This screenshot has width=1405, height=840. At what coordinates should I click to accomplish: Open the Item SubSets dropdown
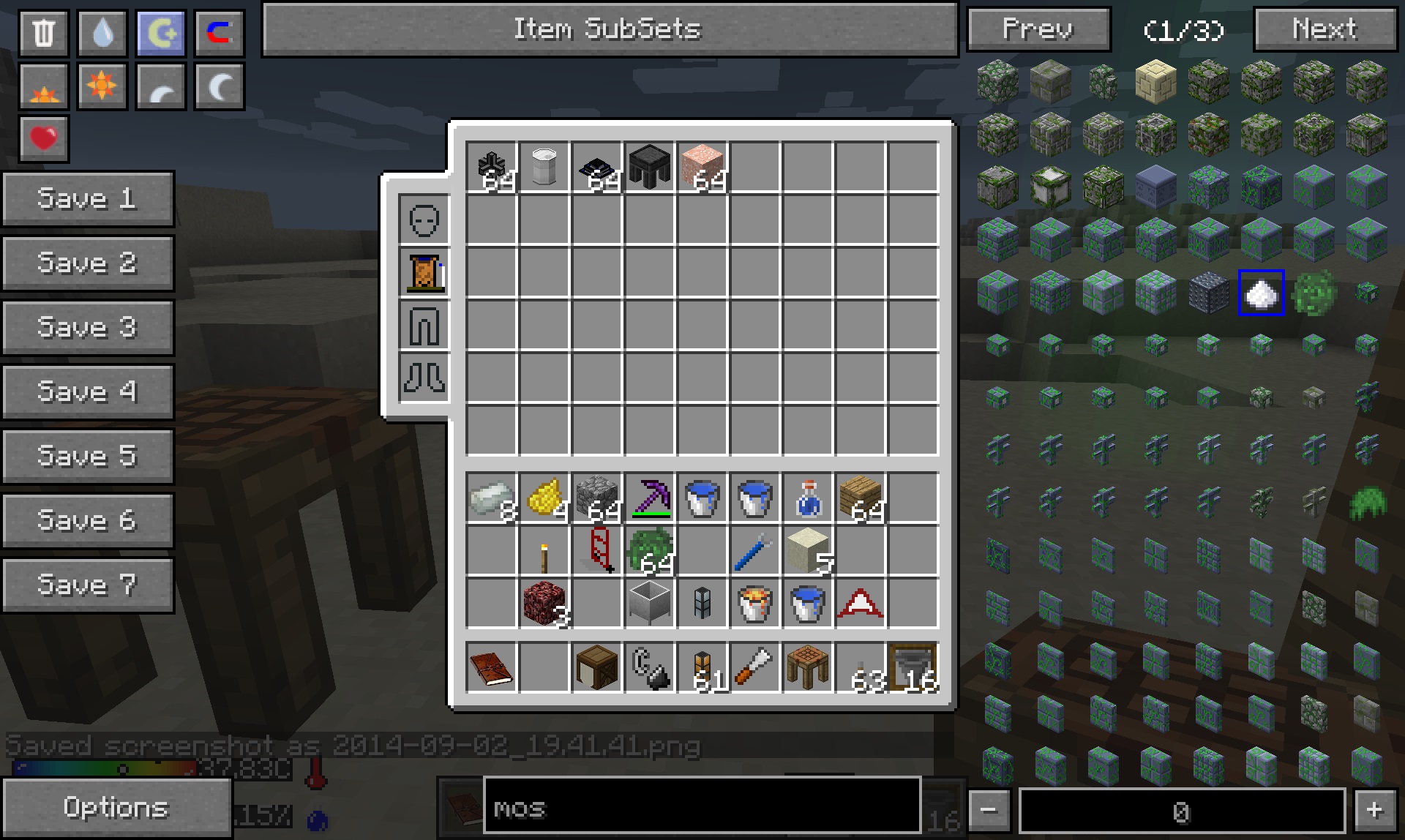coord(610,30)
